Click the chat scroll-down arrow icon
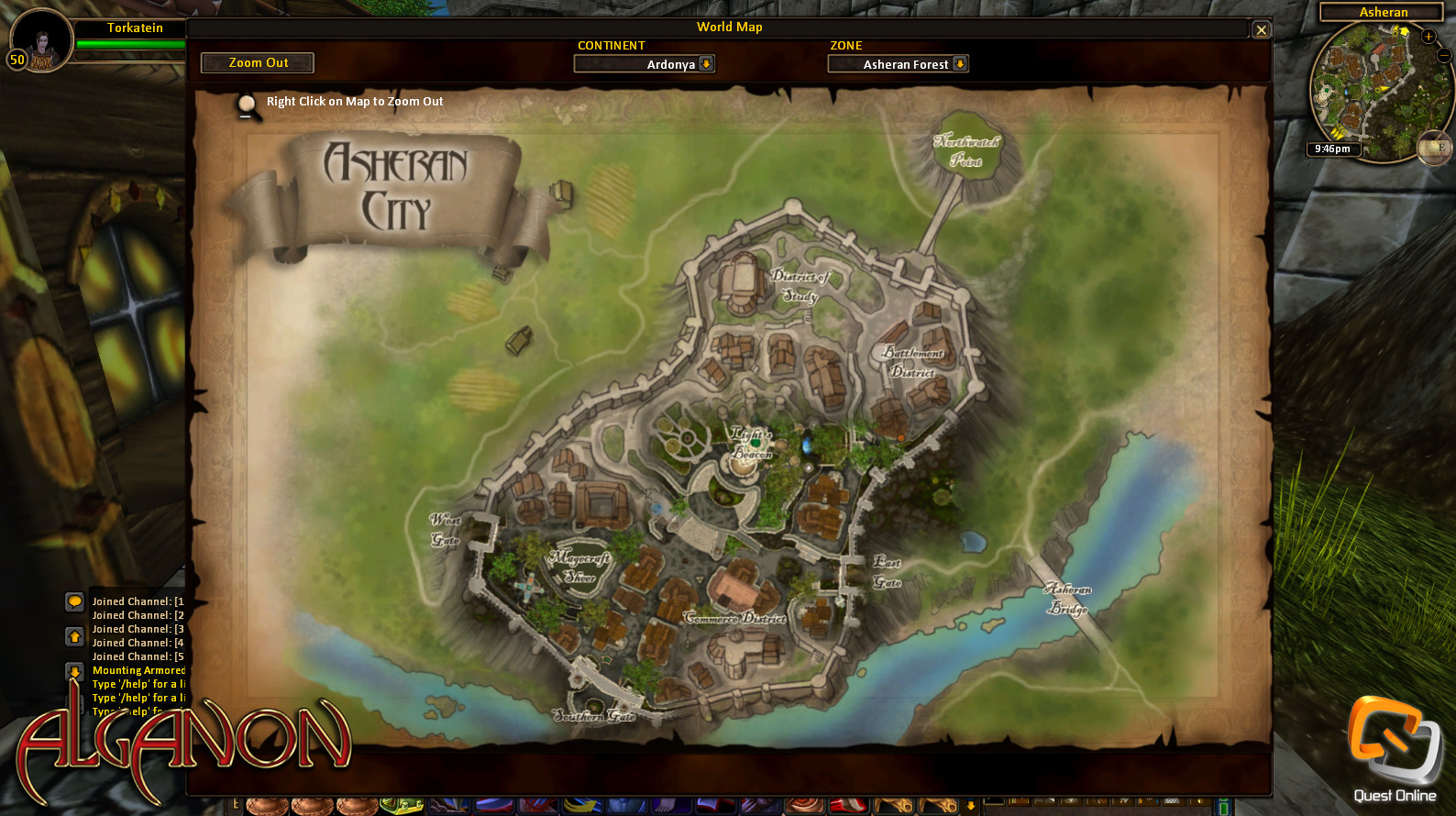 pyautogui.click(x=74, y=672)
